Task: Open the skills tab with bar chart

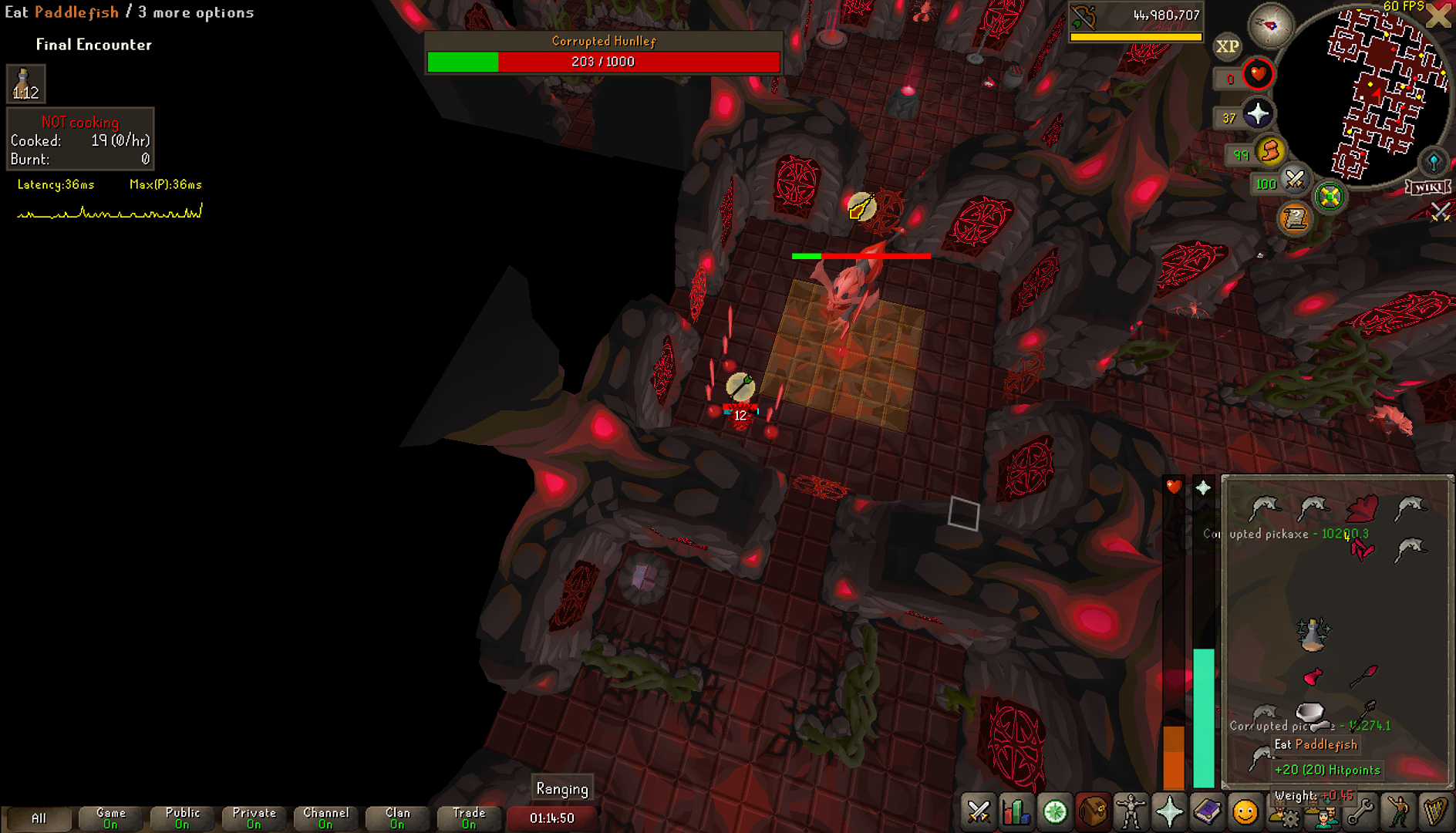Action: pyautogui.click(x=1016, y=812)
